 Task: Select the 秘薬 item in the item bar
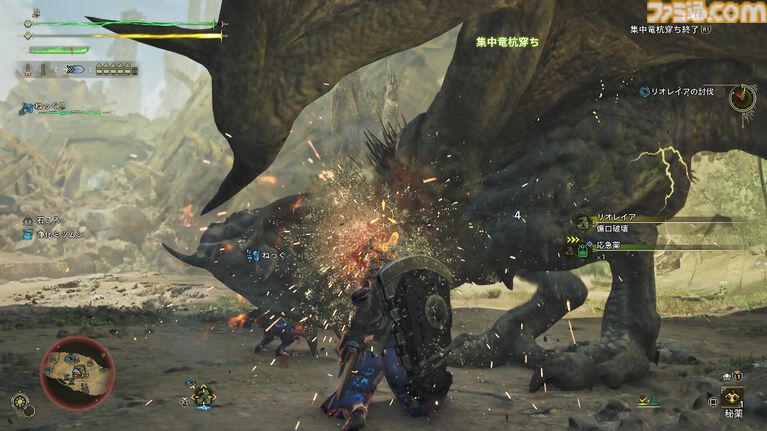click(733, 399)
